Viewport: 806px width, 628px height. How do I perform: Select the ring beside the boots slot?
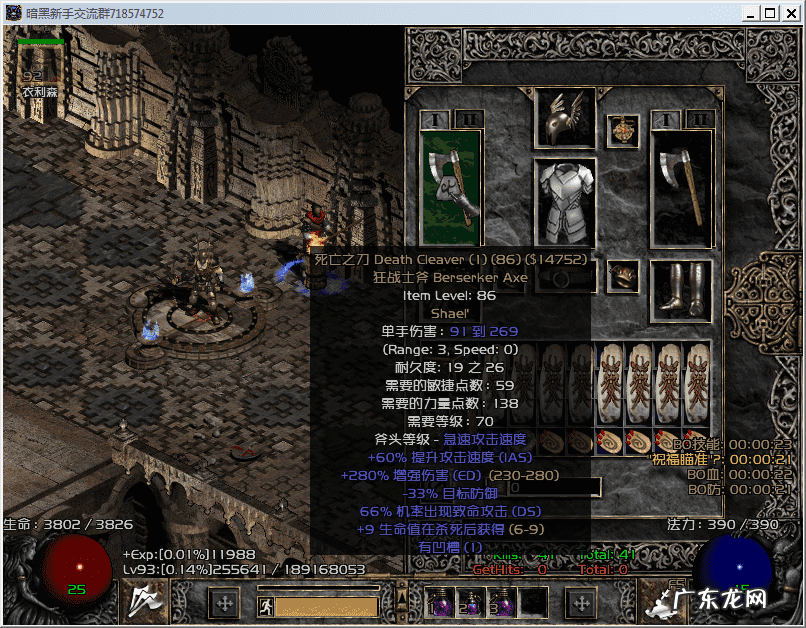(x=623, y=275)
